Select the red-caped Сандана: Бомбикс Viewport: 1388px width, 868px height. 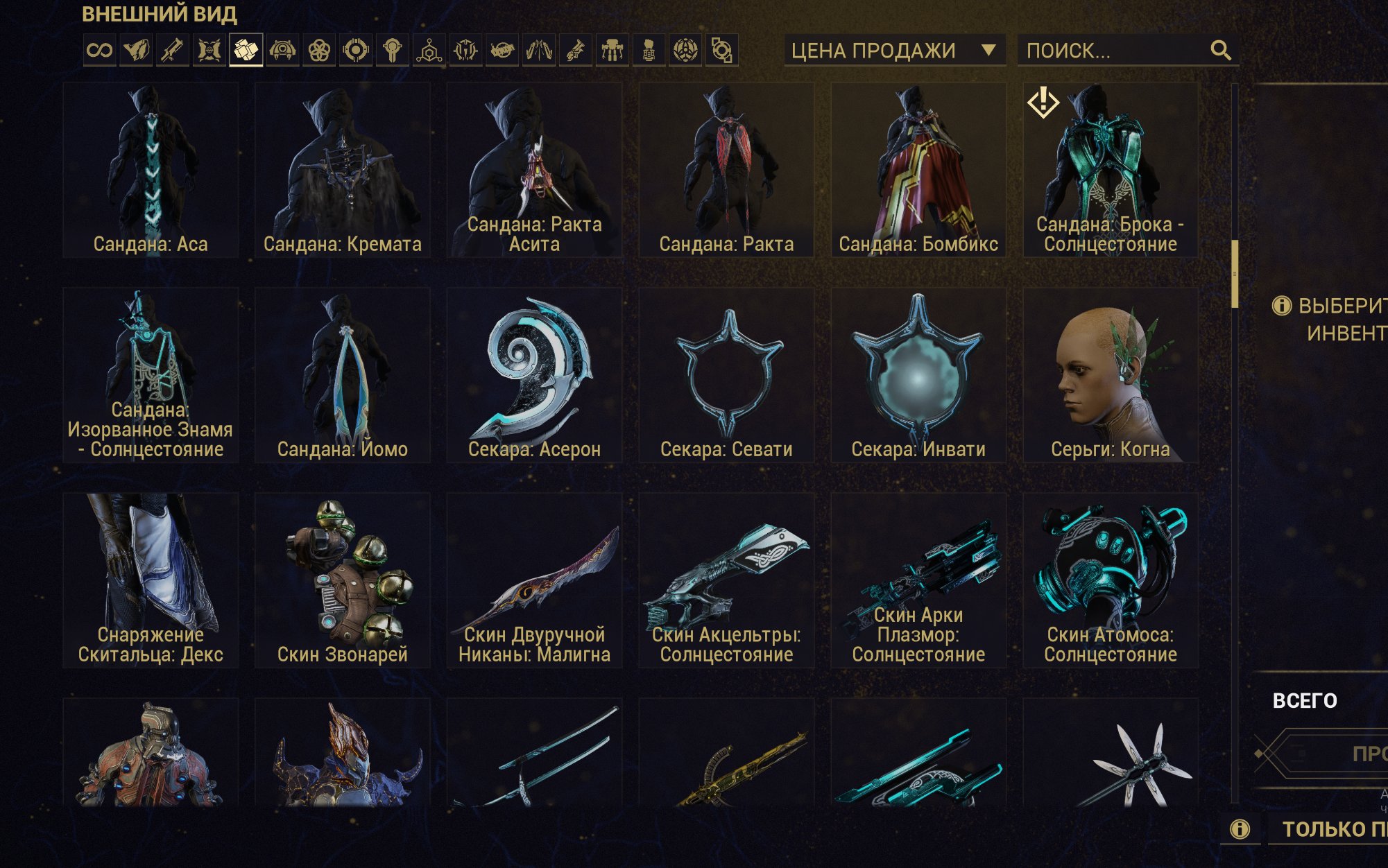(x=918, y=171)
